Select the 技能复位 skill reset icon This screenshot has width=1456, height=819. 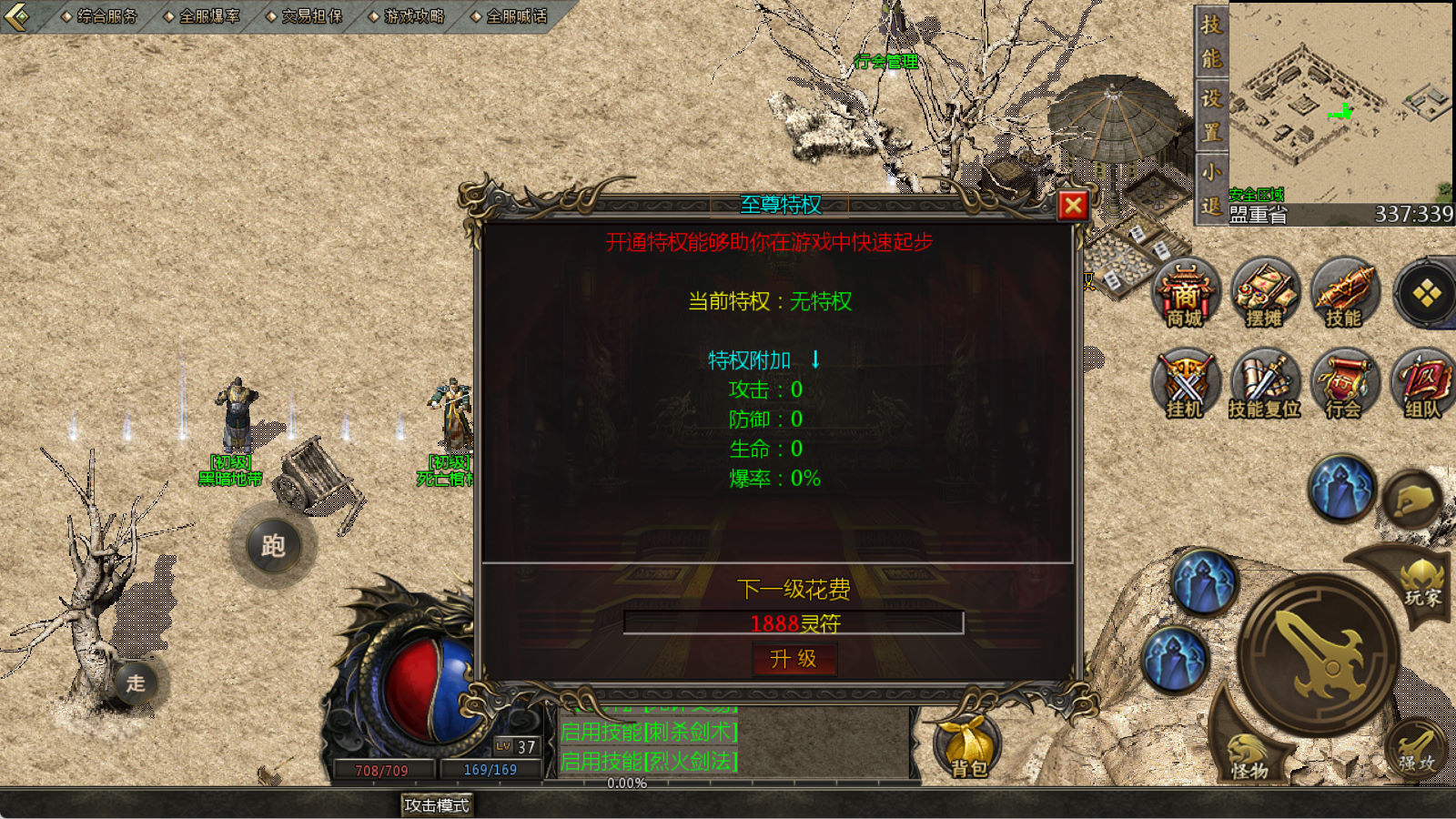1264,383
